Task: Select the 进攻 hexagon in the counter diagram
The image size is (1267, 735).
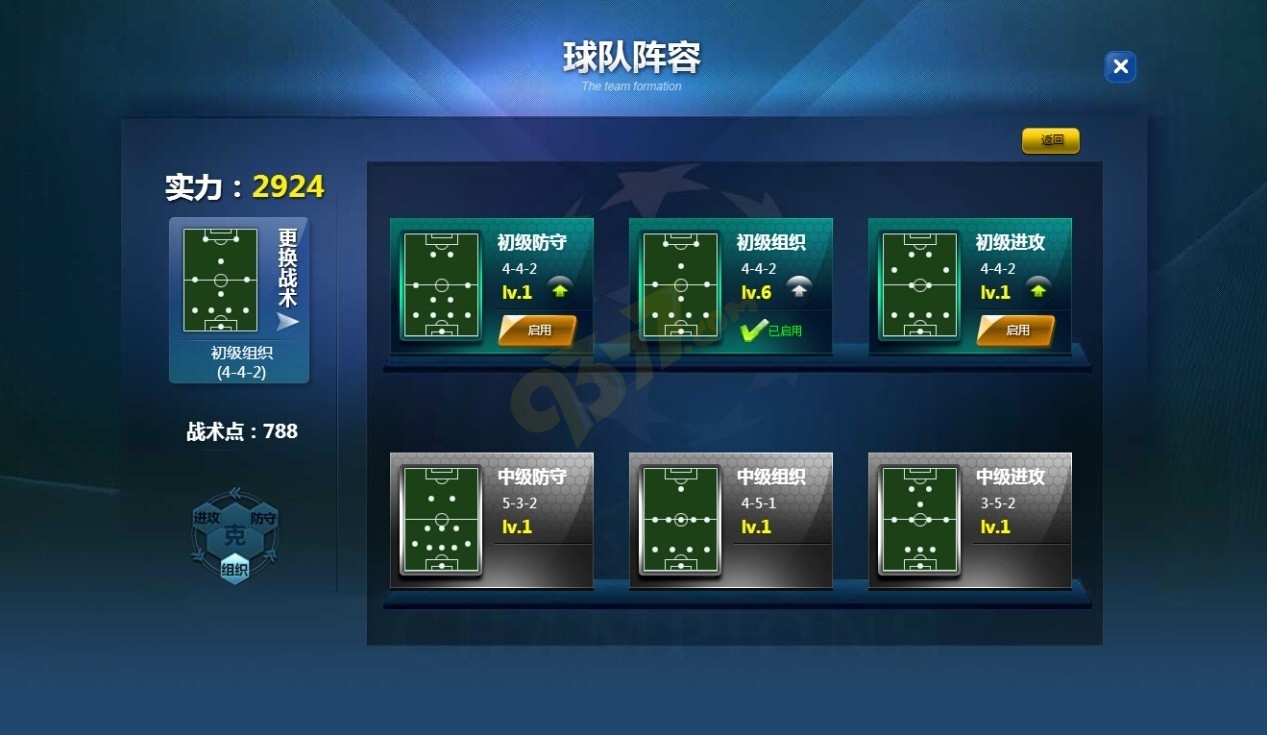Action: (207, 518)
